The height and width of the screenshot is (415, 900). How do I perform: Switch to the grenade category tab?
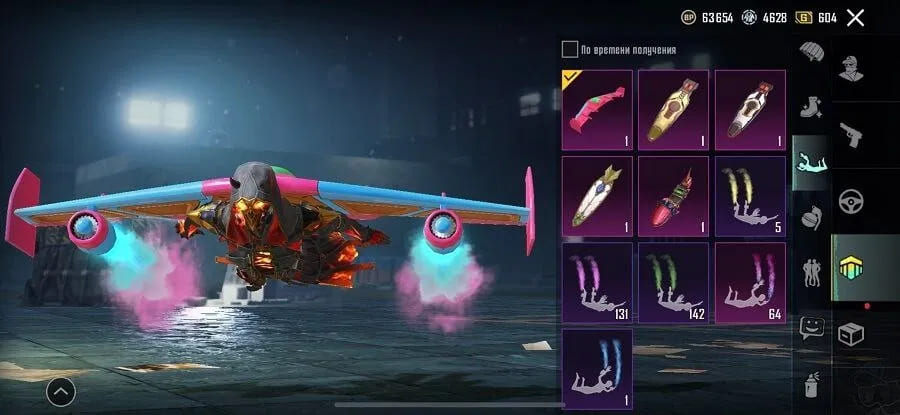click(810, 214)
